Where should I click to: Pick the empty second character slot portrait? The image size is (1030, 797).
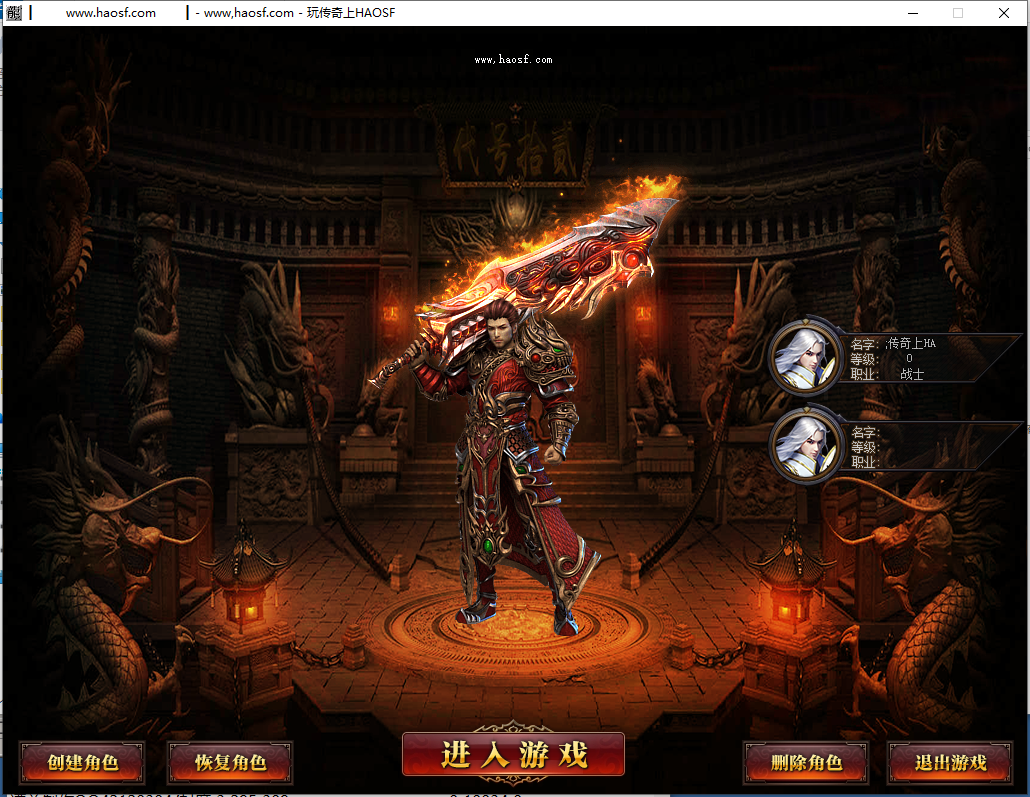(806, 447)
